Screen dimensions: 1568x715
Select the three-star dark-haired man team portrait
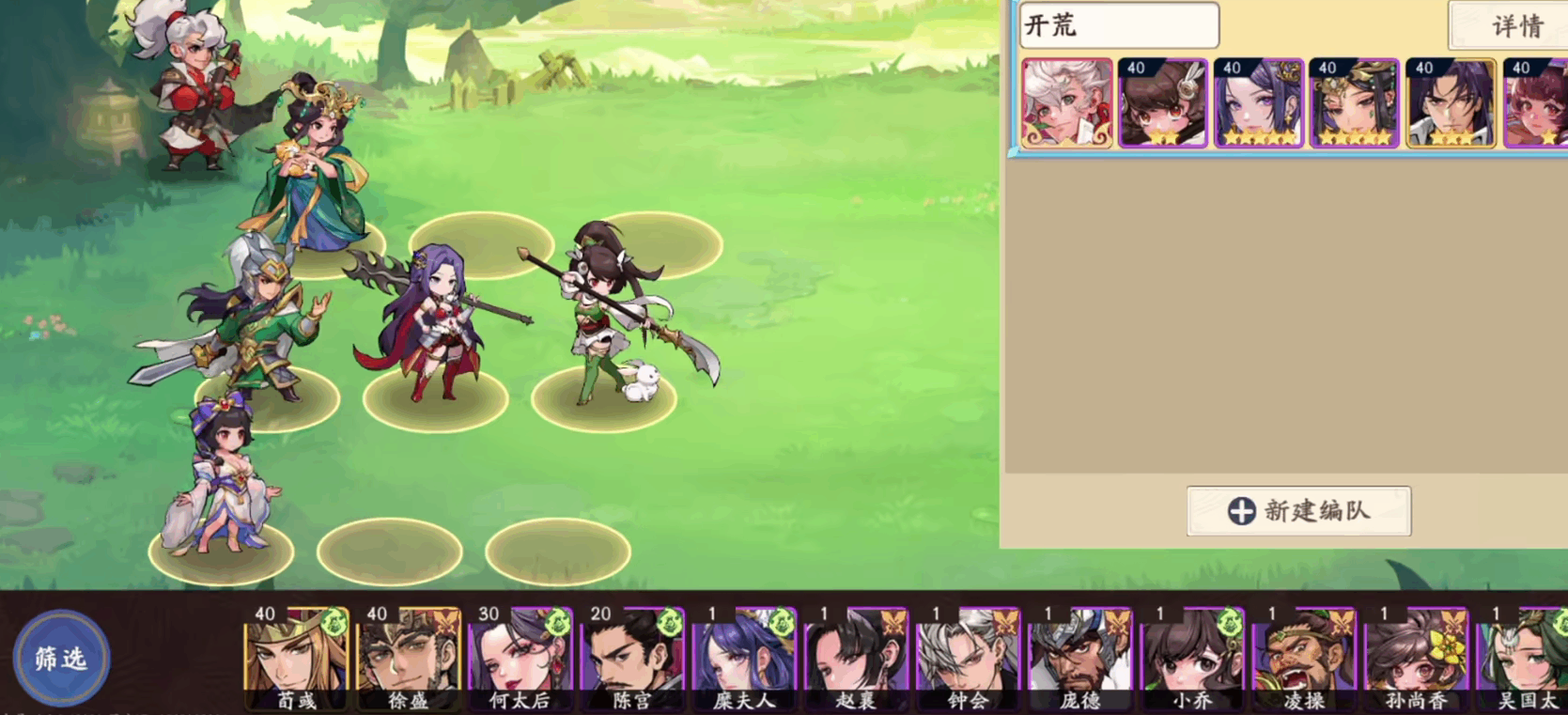[1451, 103]
